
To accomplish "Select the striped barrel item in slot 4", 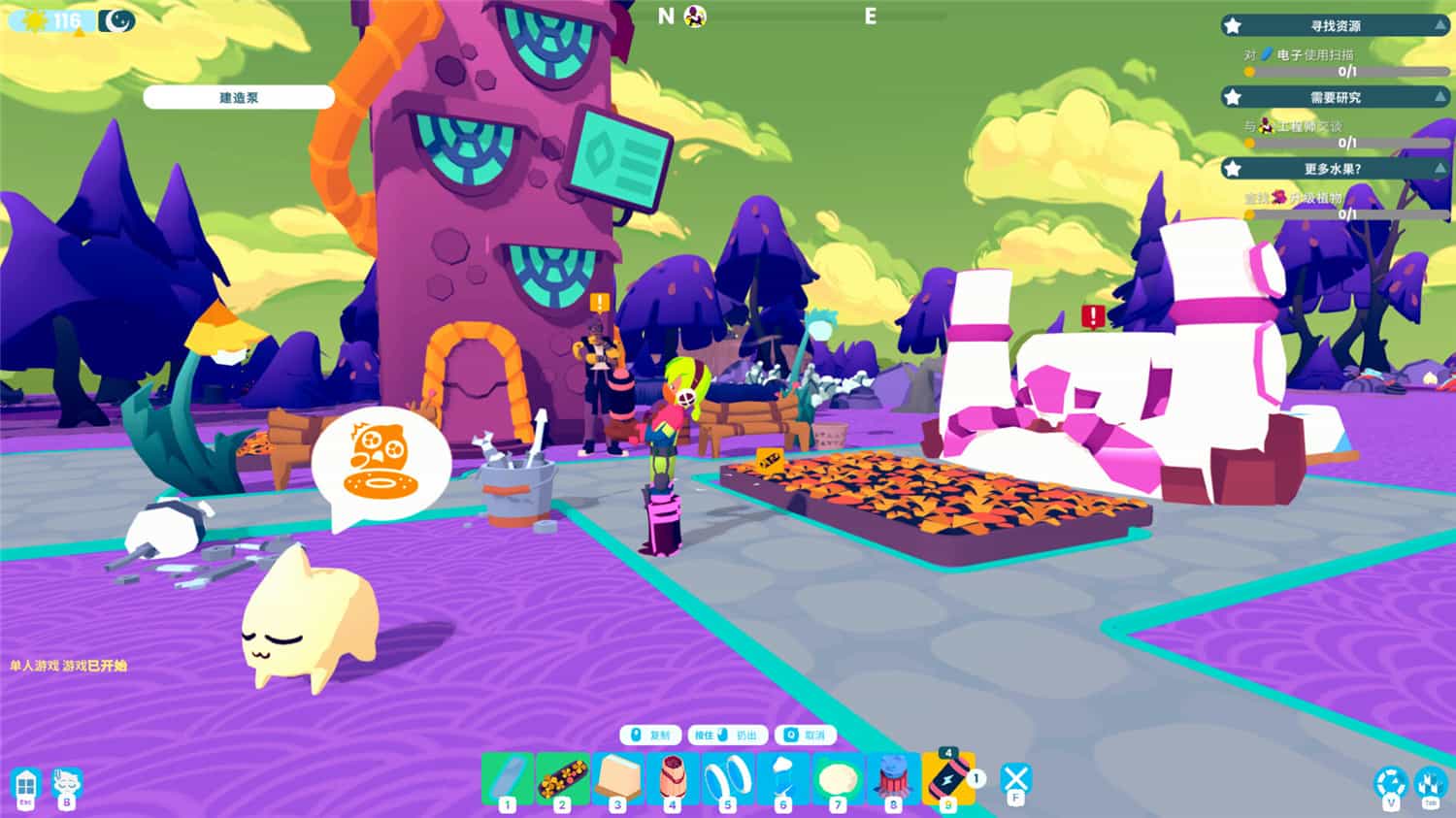I will pos(675,779).
